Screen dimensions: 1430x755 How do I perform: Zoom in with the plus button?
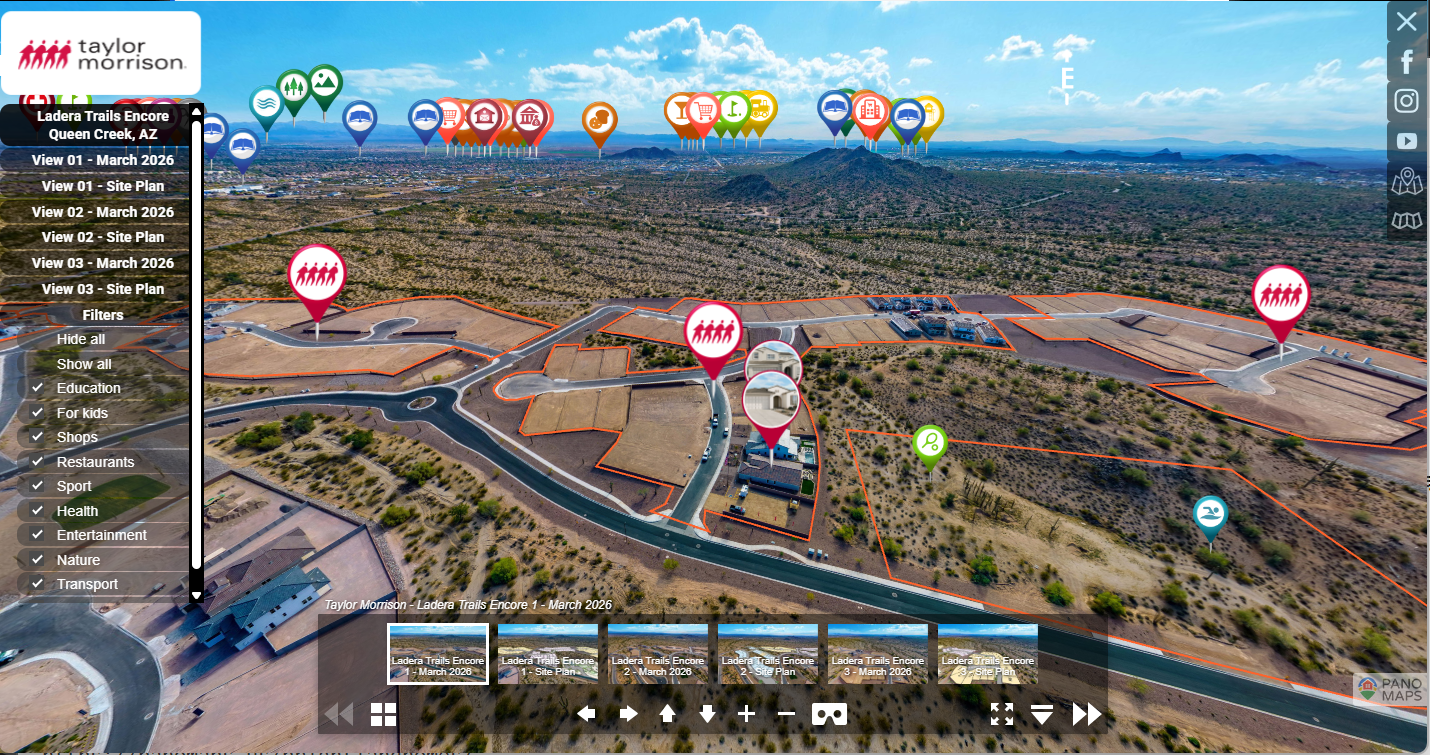tap(746, 714)
